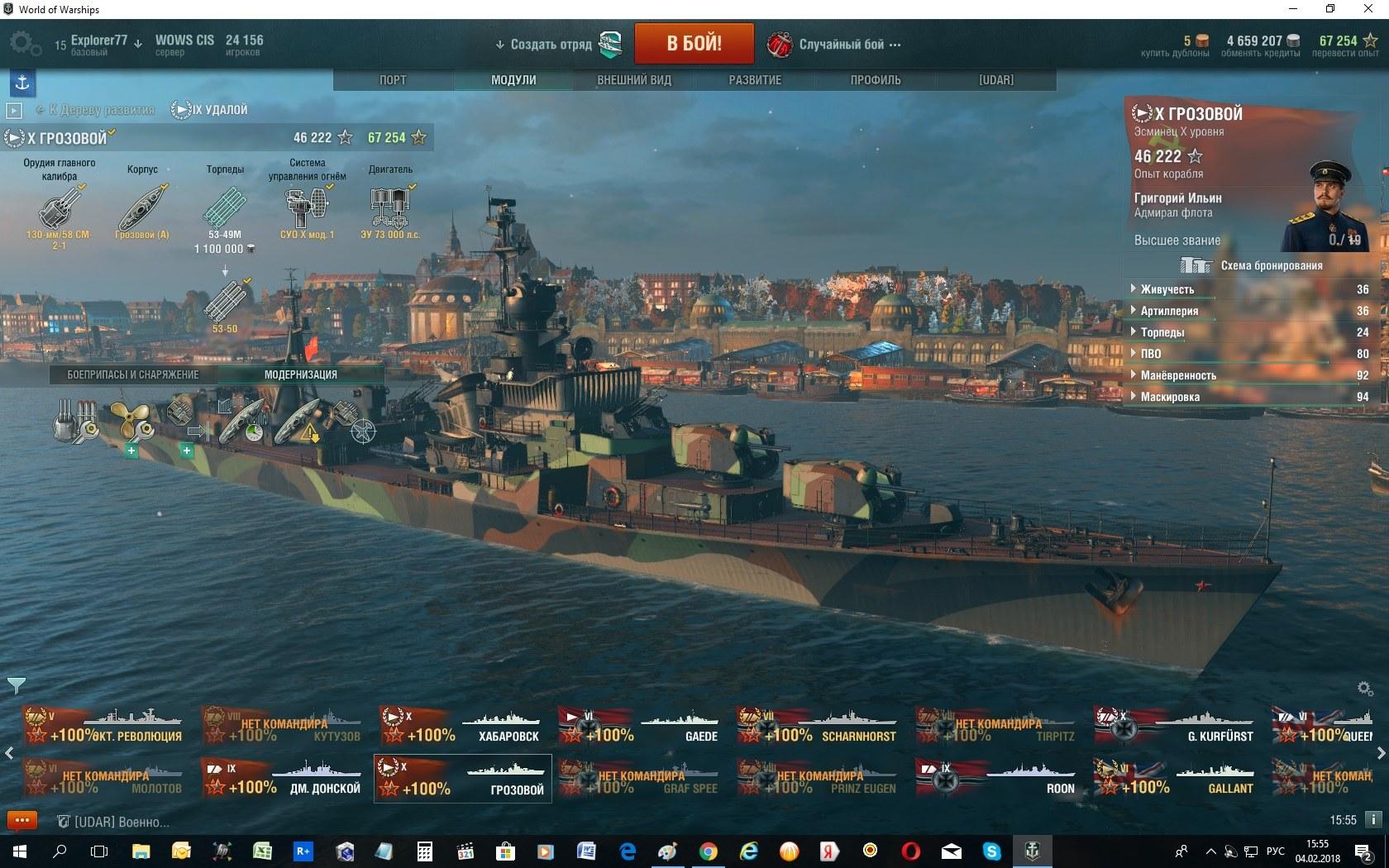Select the Хабаровск ship in the carousel
This screenshot has width=1389, height=868.
(x=463, y=725)
